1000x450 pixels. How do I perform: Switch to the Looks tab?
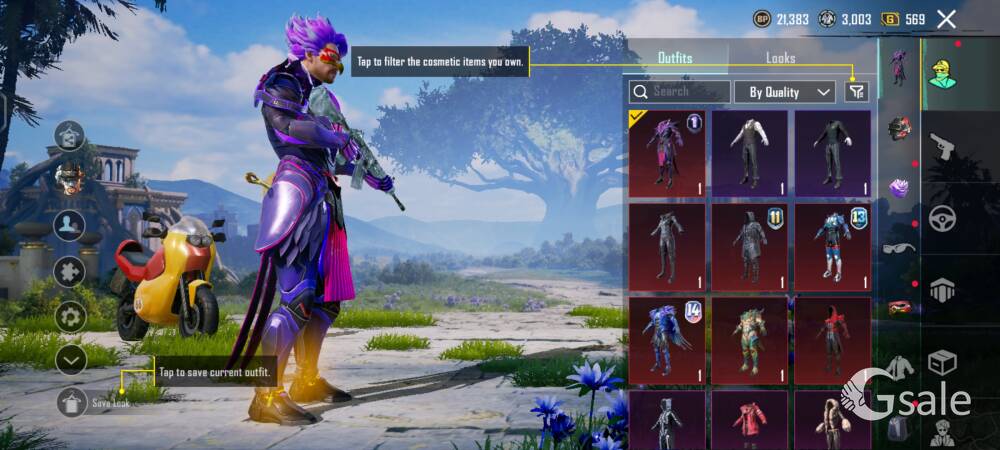click(780, 58)
